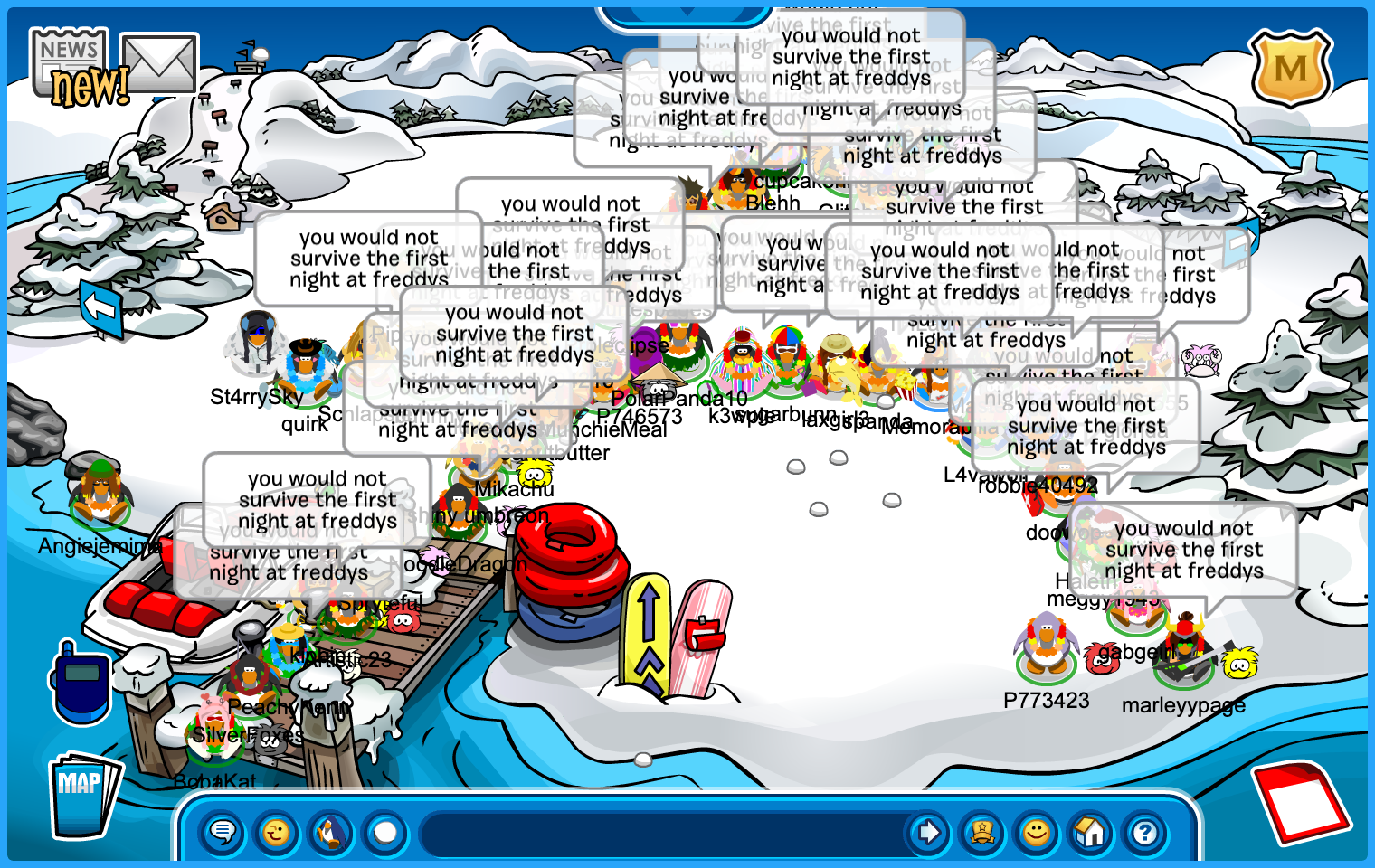Open the blue spy phone
This screenshot has height=868, width=1375.
coord(80,683)
